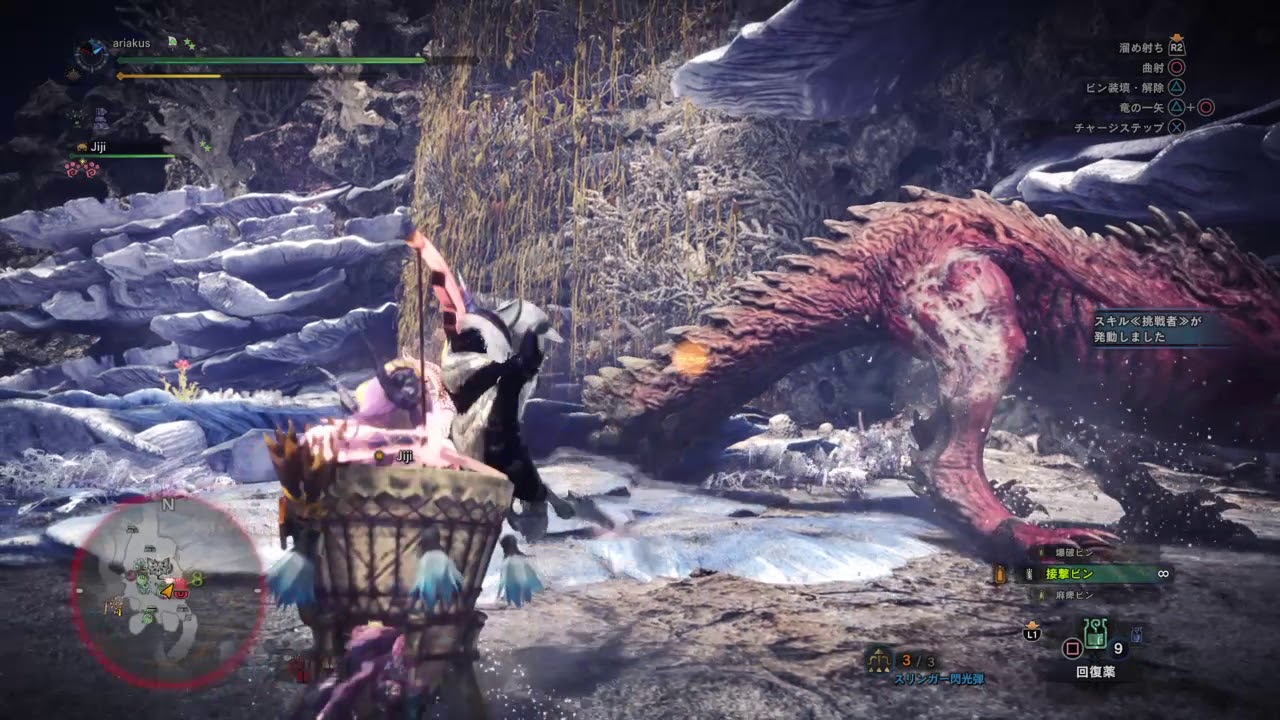Viewport: 1280px width, 720px height.
Task: Open the circular minimap
Action: [168, 590]
